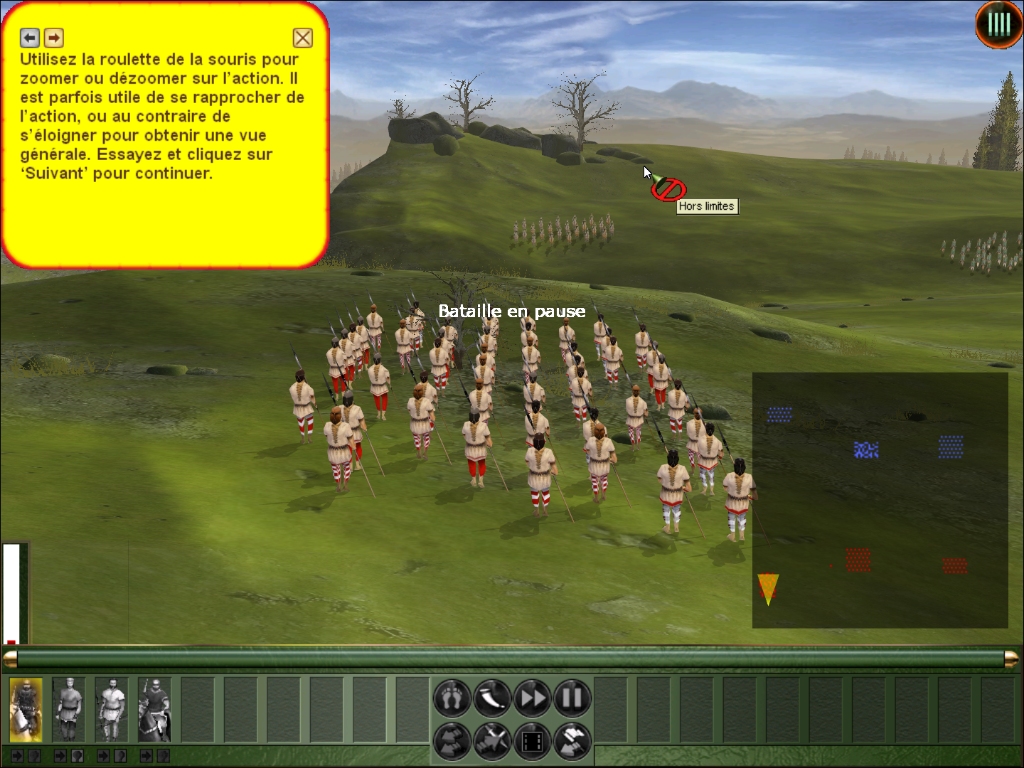Click the battlefield minimap
This screenshot has width=1024, height=768.
(879, 500)
